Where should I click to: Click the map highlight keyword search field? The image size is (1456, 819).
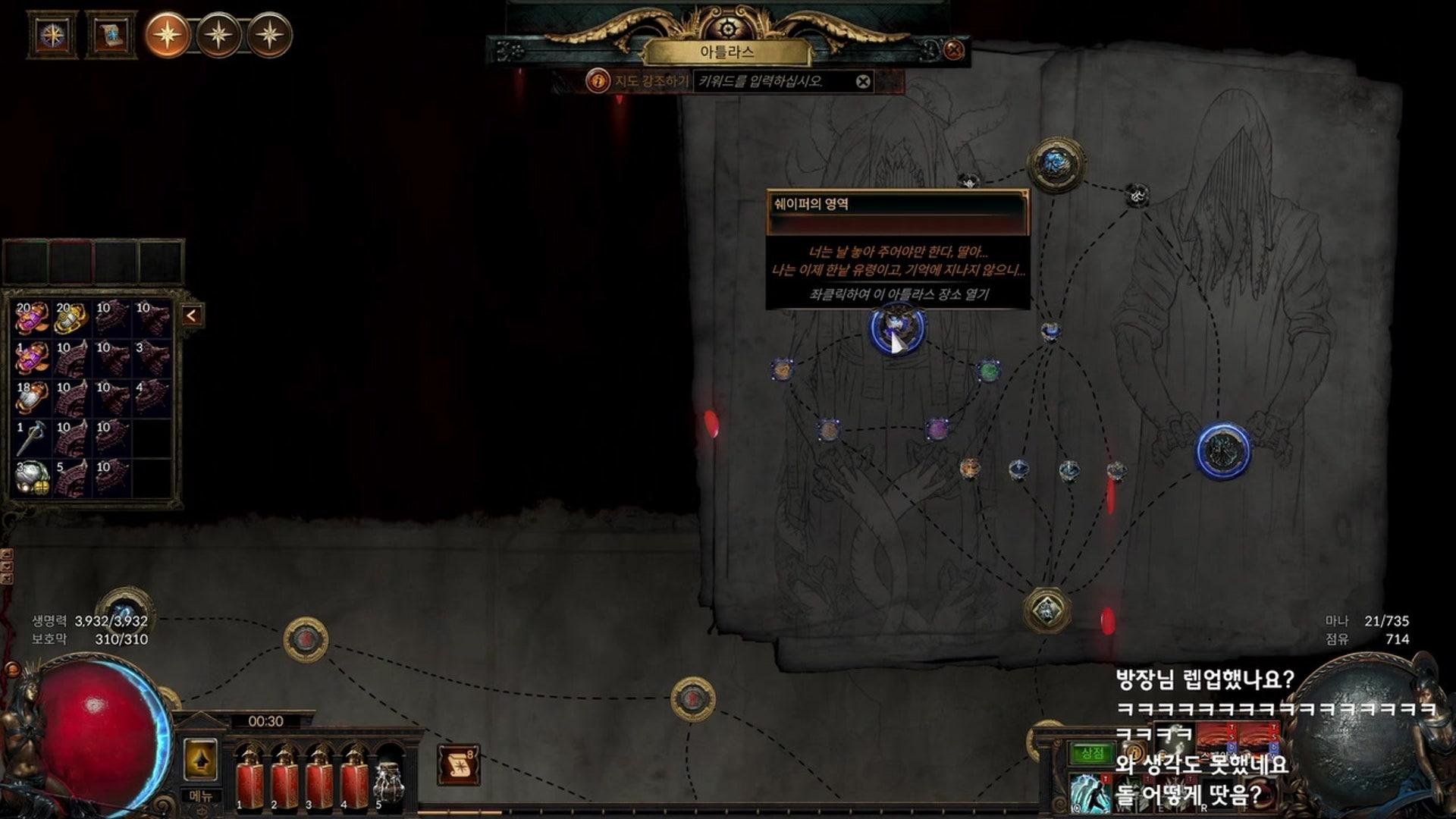[x=773, y=81]
